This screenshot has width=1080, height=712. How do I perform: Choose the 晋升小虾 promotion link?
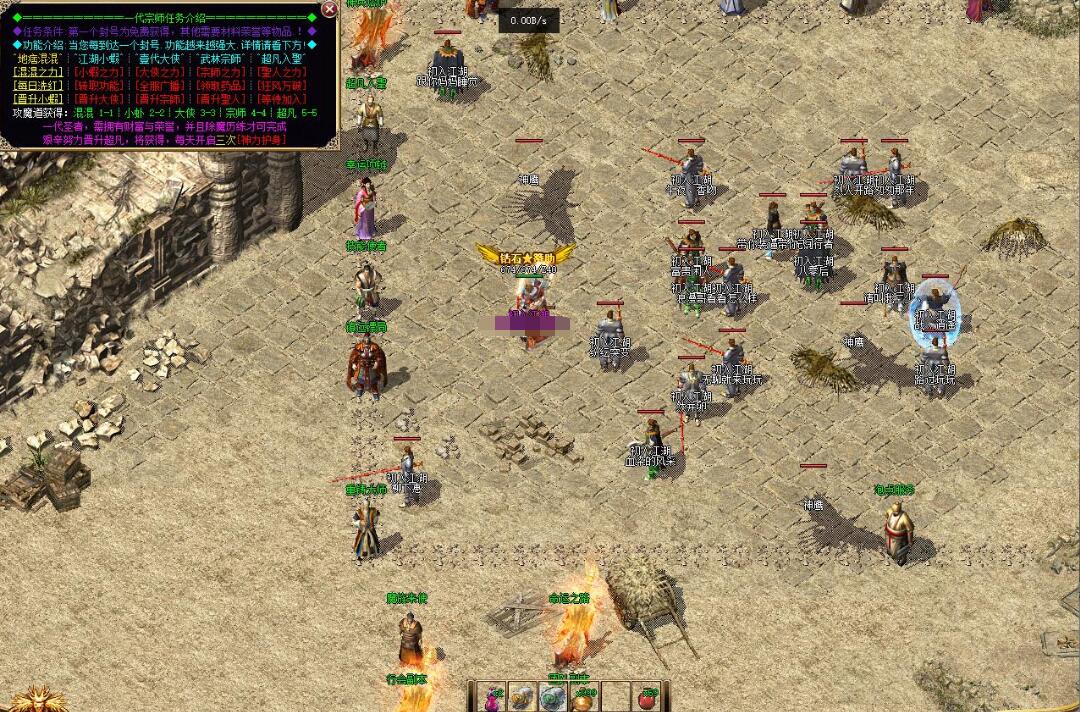(38, 98)
